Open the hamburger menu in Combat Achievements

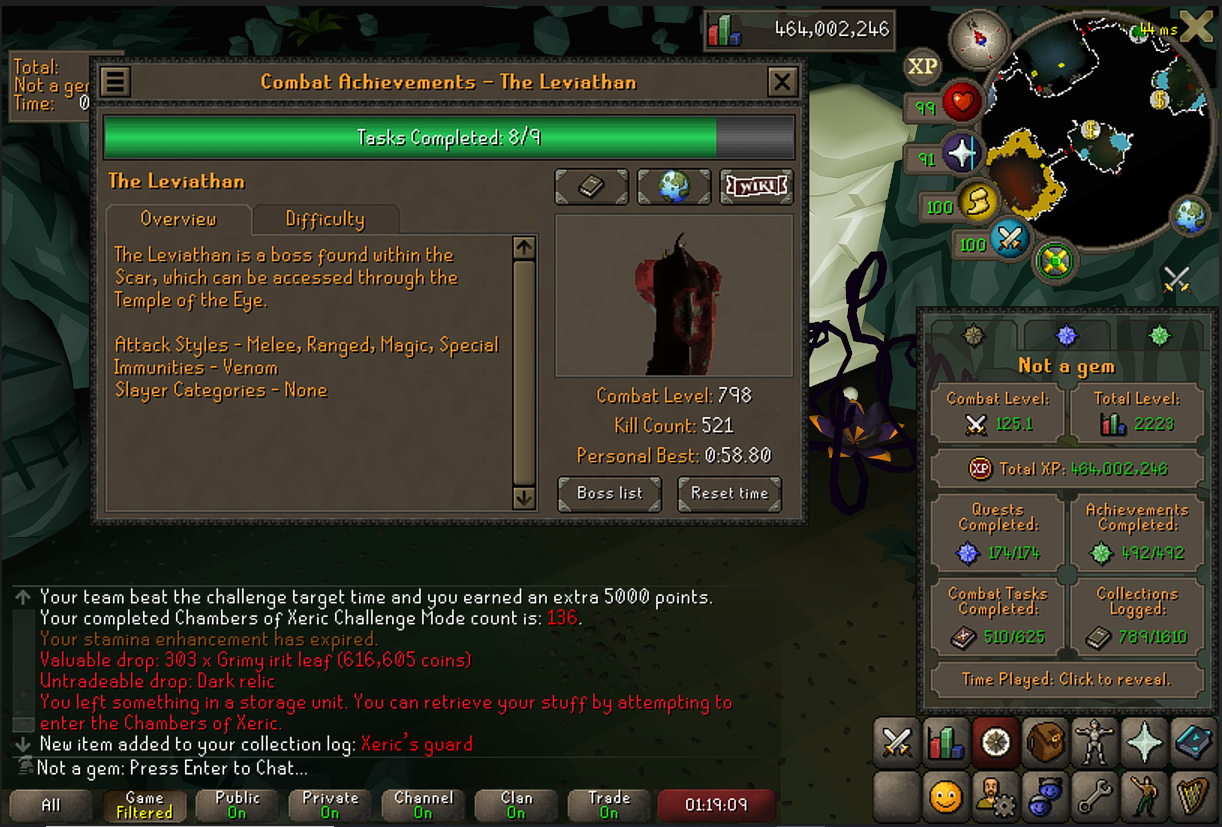point(115,82)
